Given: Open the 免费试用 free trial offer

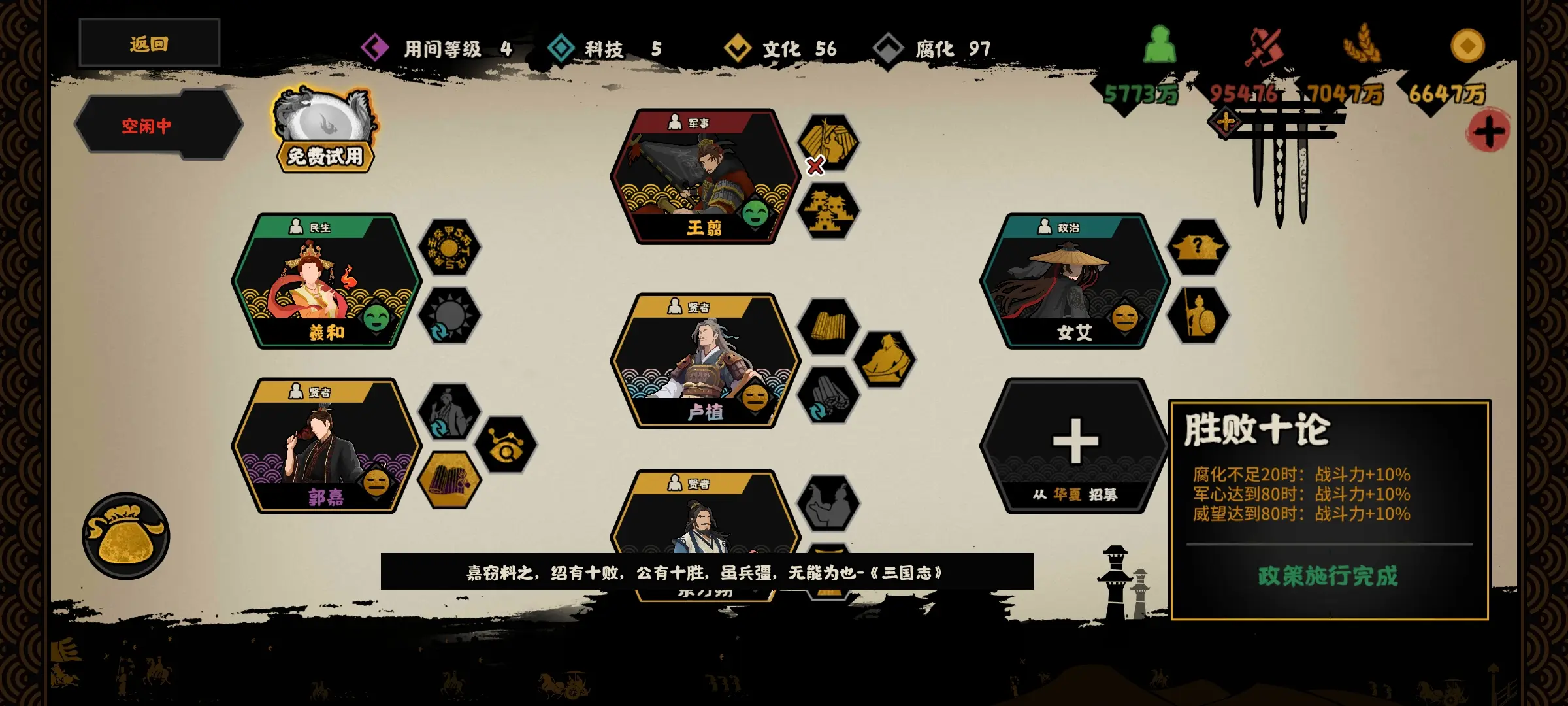Looking at the screenshot, I should coord(325,131).
